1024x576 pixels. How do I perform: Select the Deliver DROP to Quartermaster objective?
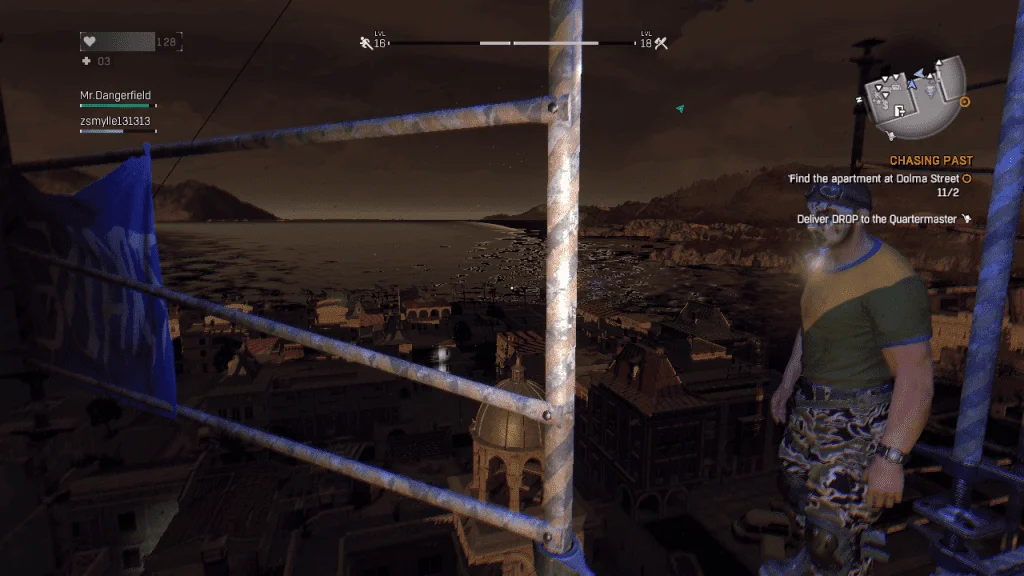[878, 219]
